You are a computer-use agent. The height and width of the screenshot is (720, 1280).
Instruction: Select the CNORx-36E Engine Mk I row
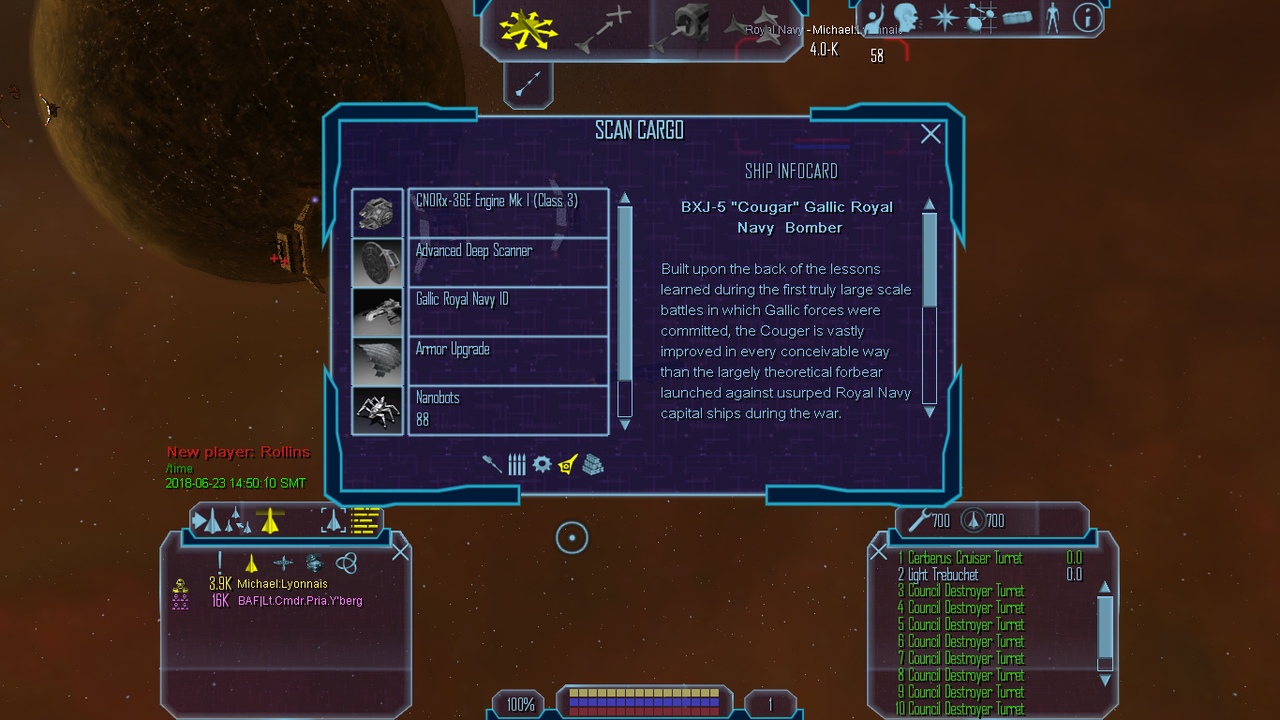507,212
